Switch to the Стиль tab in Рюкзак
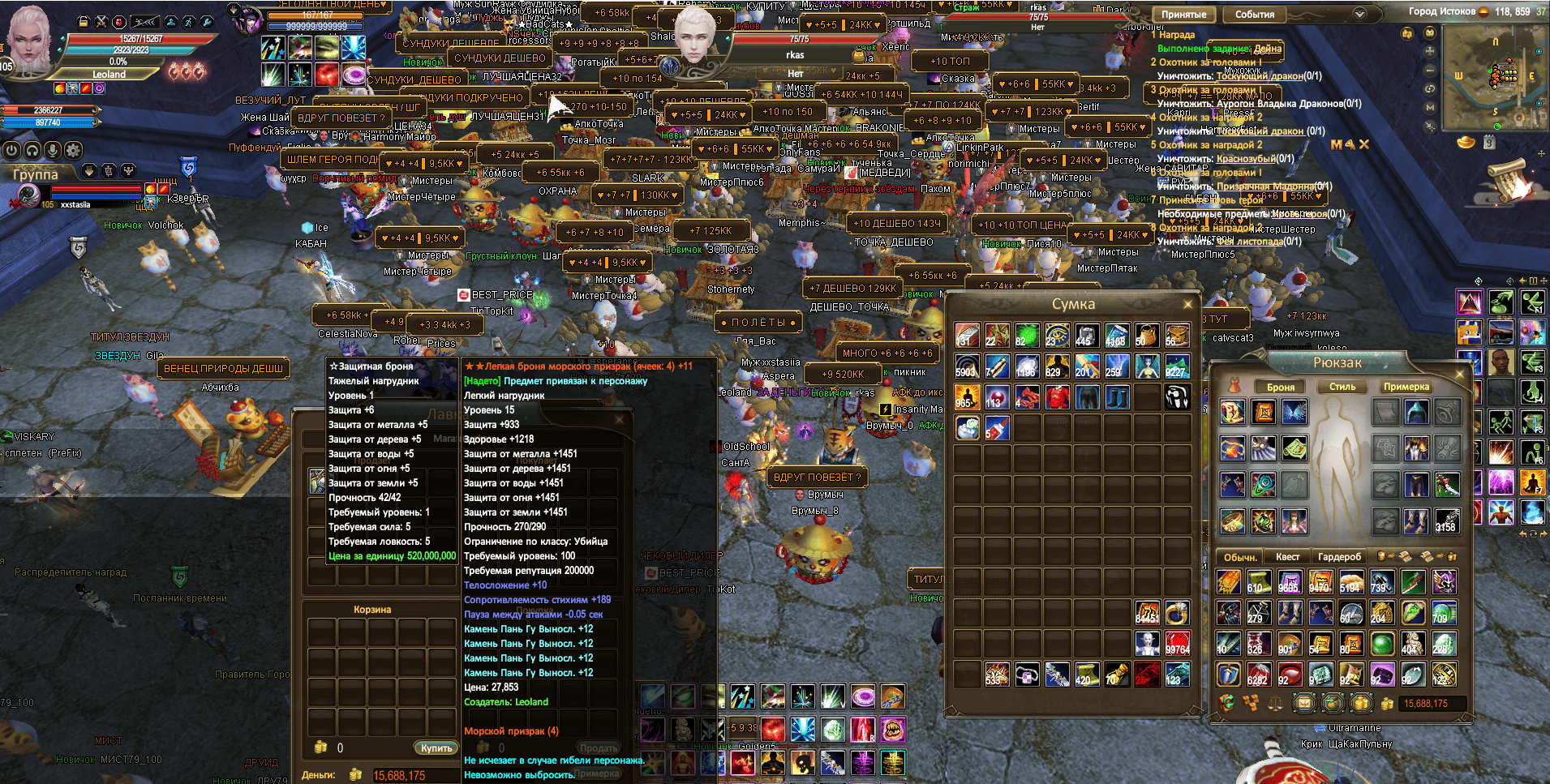Image resolution: width=1550 pixels, height=784 pixels. 1343,387
